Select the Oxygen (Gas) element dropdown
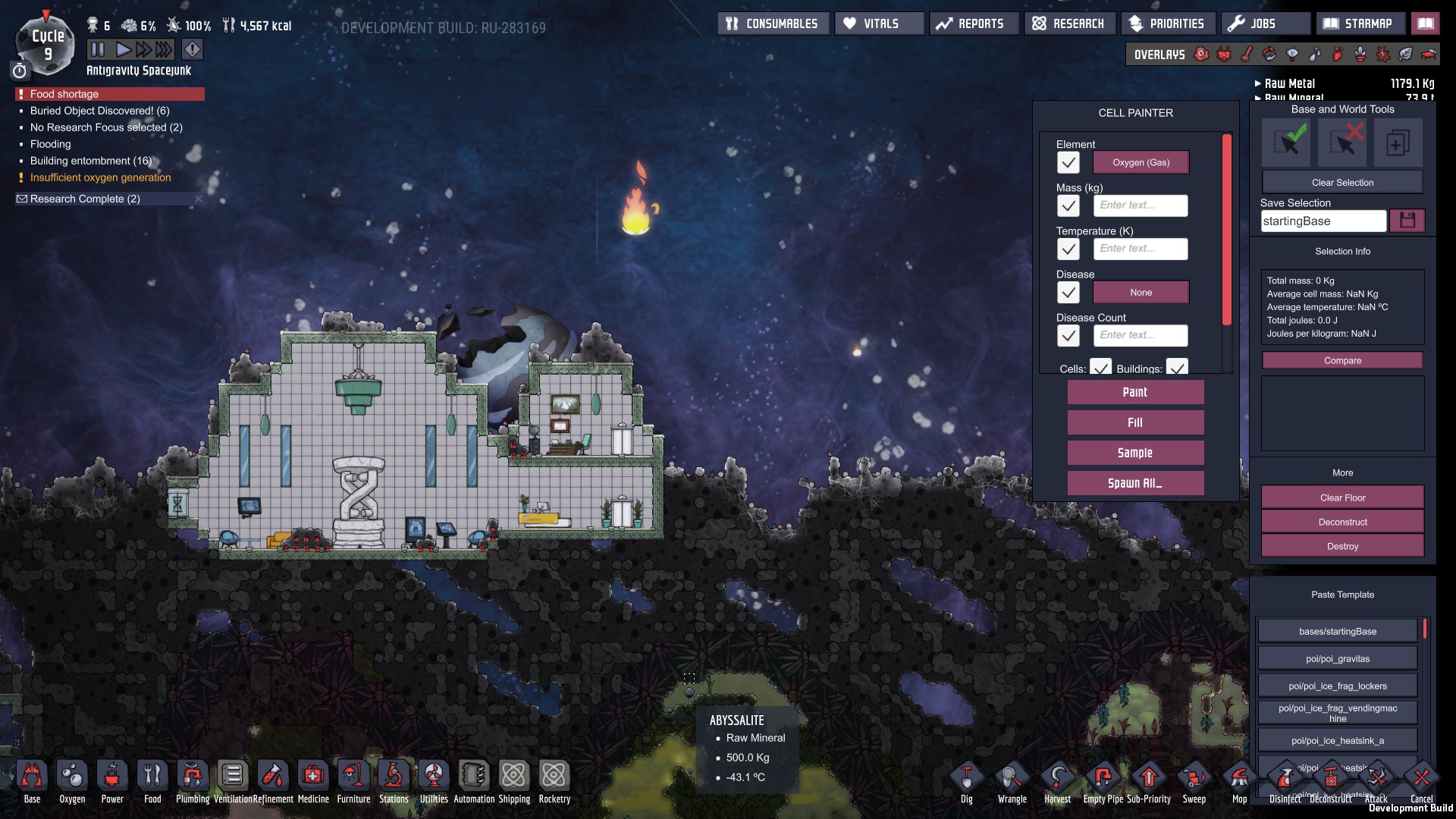 click(x=1141, y=162)
